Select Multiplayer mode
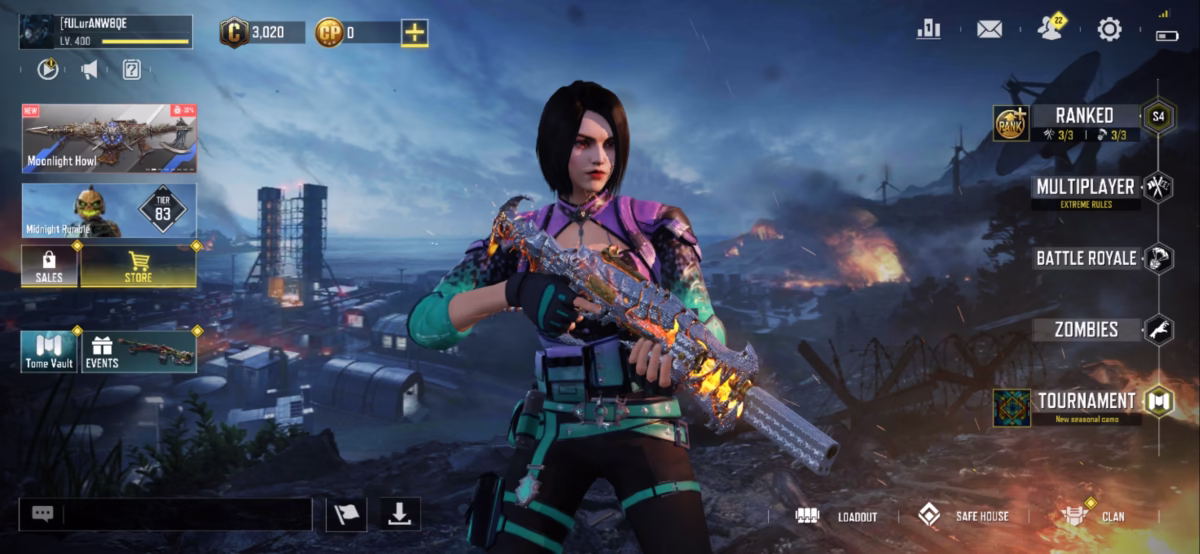This screenshot has height=554, width=1200. (1085, 187)
